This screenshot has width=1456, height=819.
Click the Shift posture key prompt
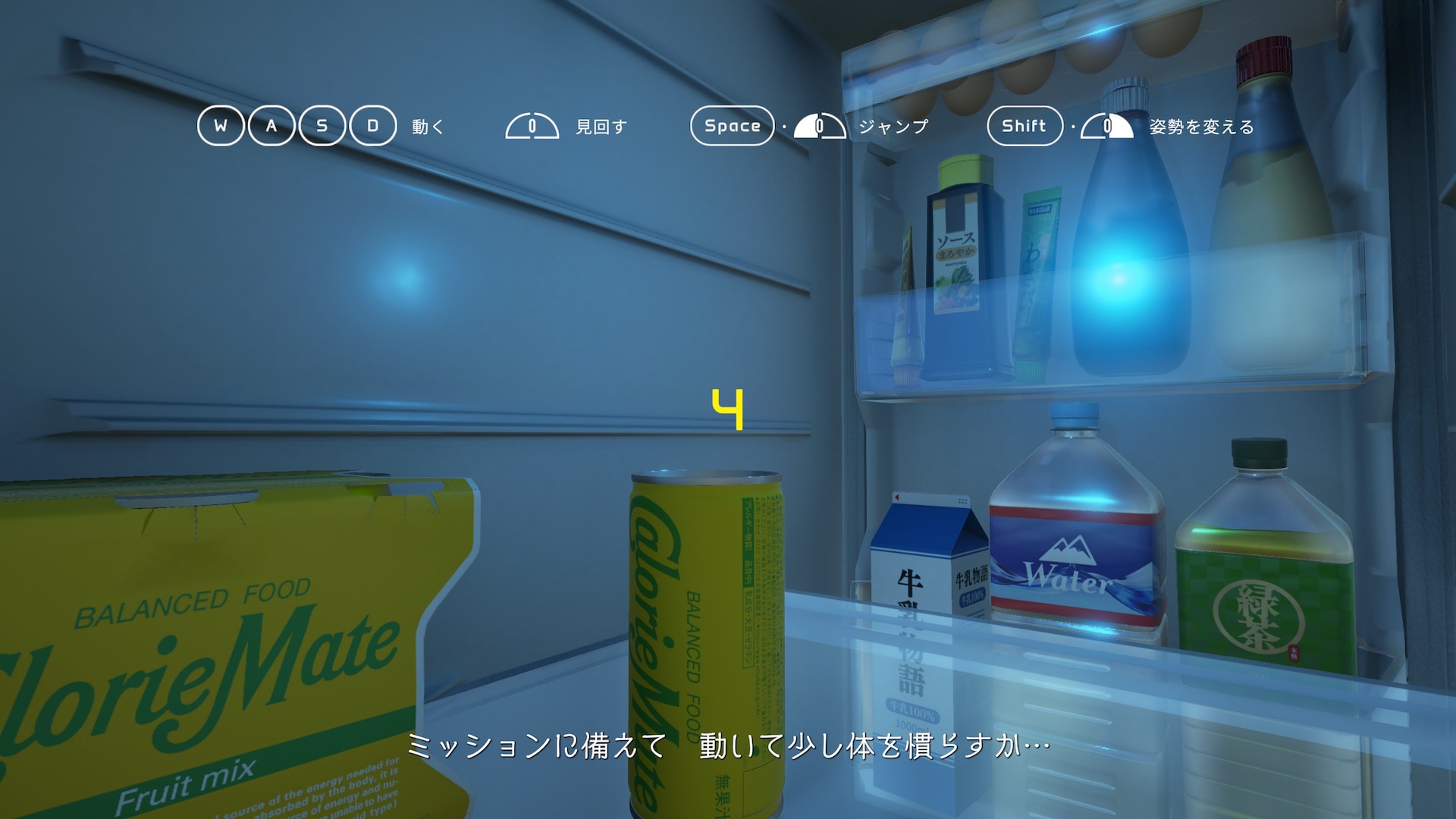pos(1025,126)
